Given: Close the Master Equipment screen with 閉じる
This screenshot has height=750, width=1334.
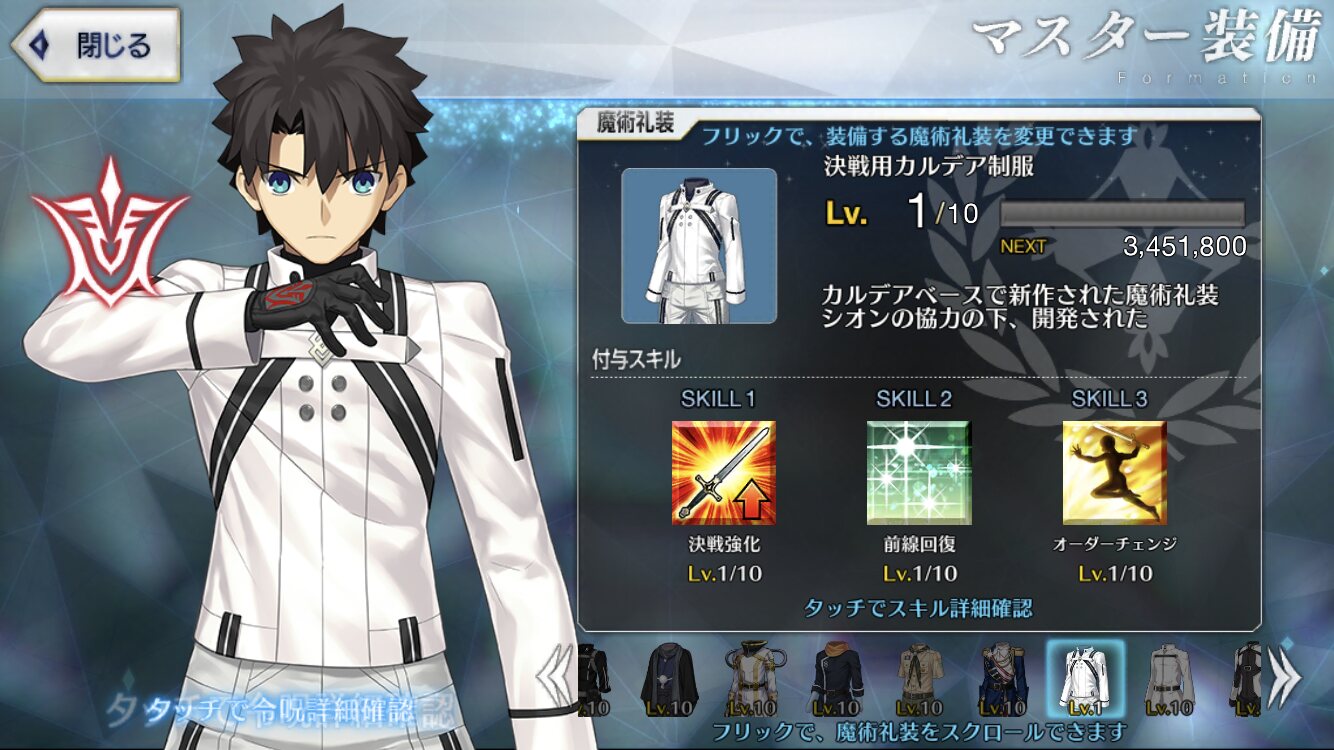Looking at the screenshot, I should [96, 45].
